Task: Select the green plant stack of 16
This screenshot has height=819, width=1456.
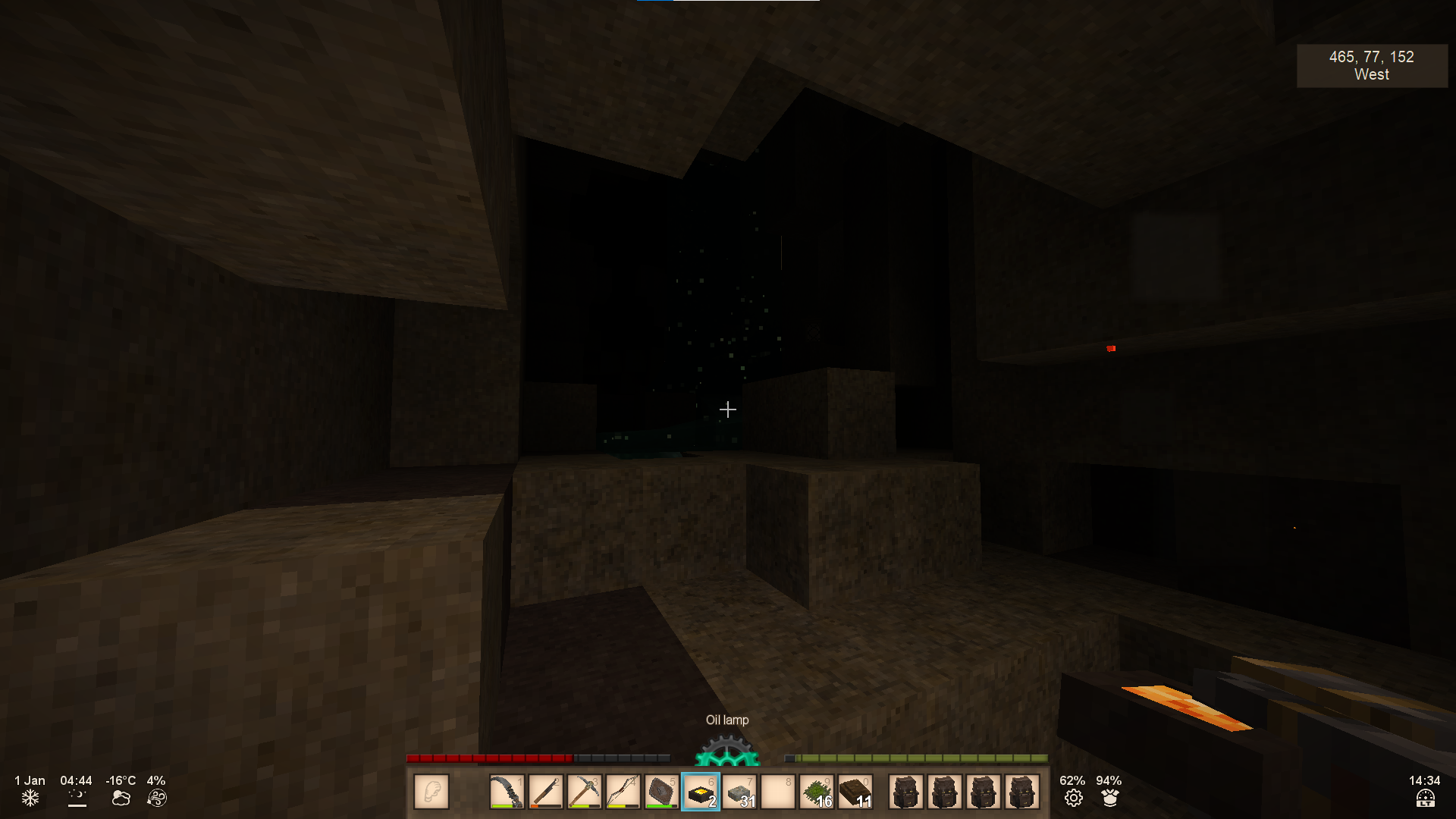Action: click(817, 792)
